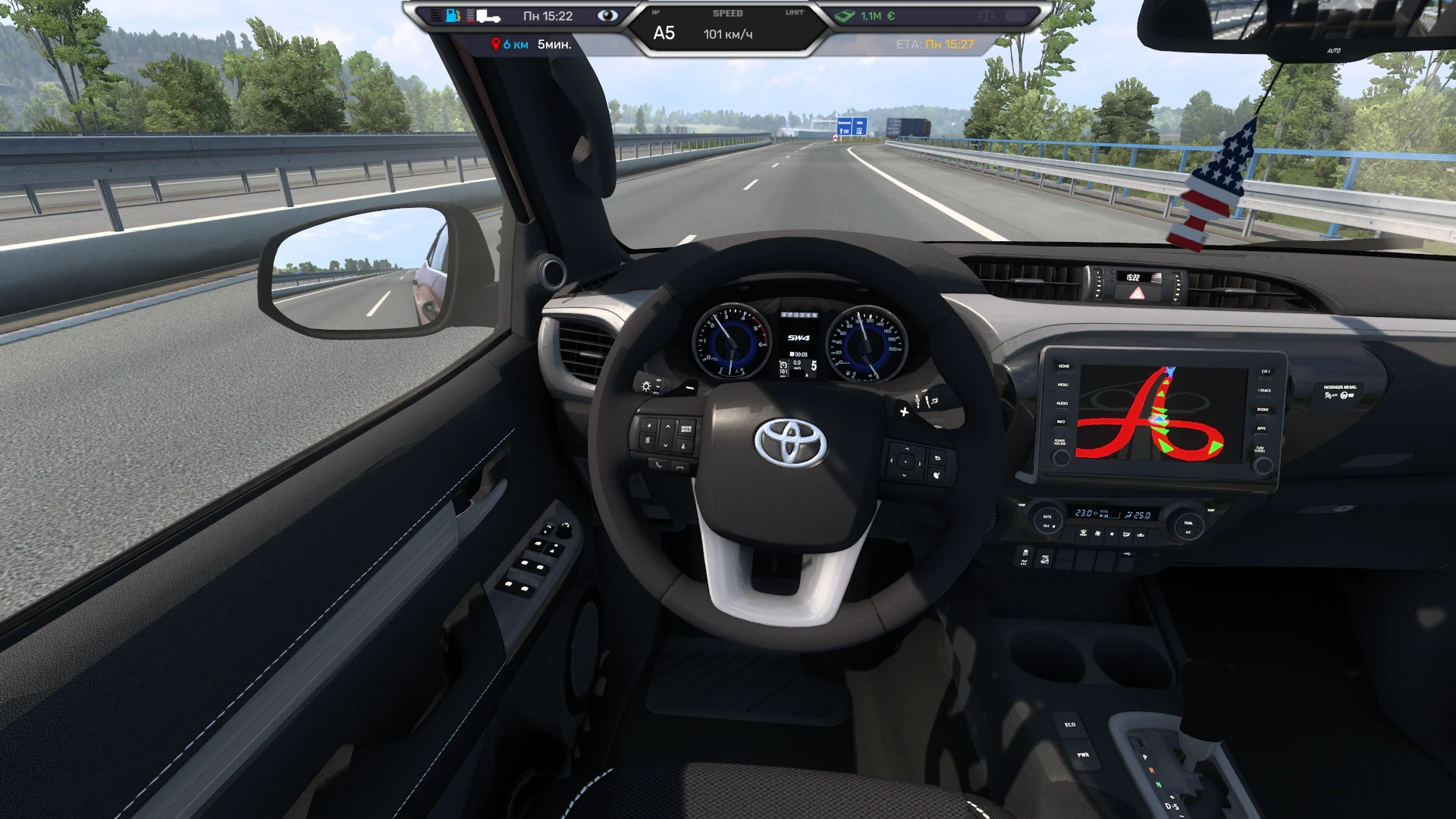This screenshot has height=819, width=1456.
Task: Turn the POWER VOLUME knob on the radio
Action: [1062, 457]
